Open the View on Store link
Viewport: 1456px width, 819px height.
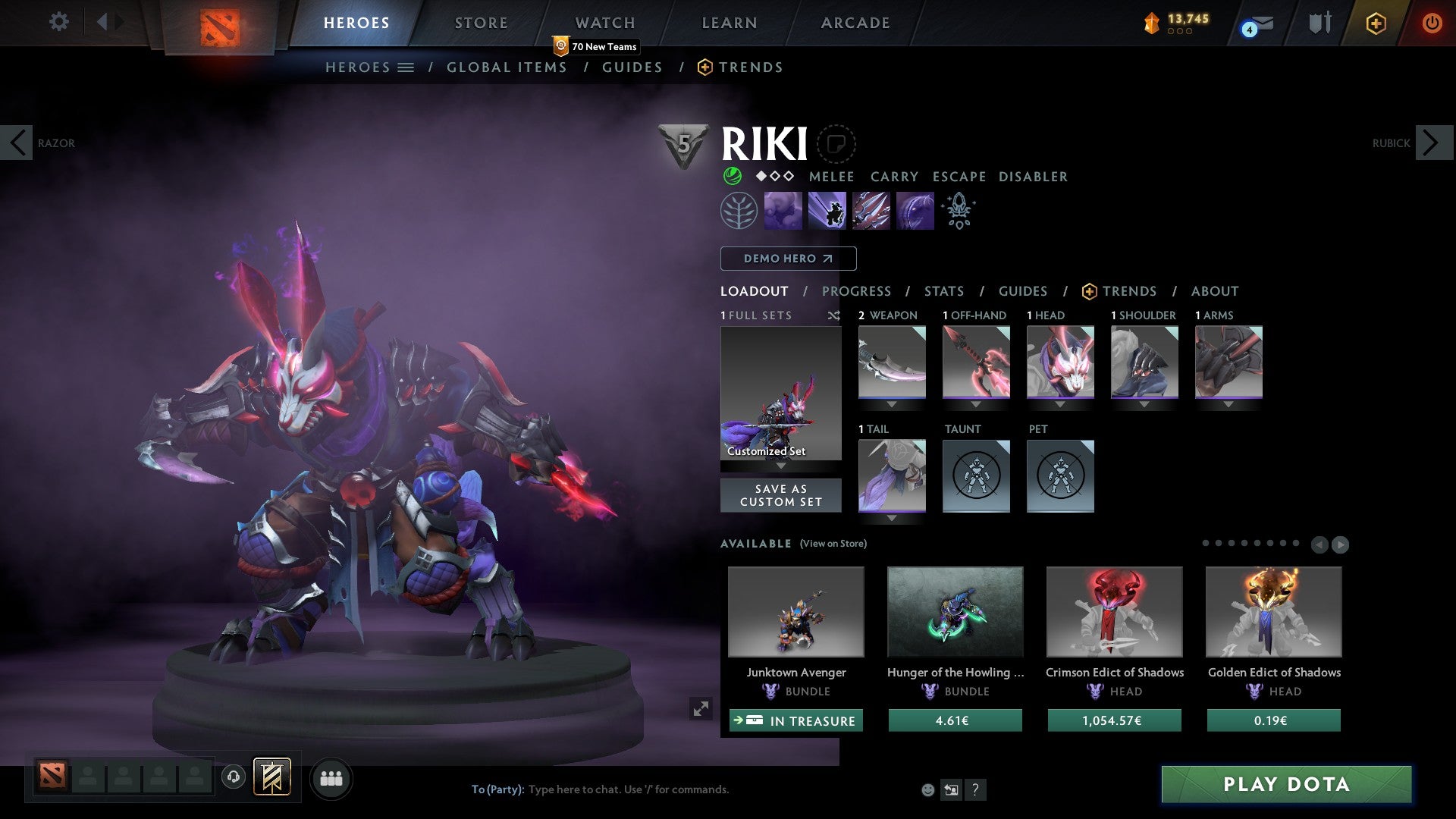833,544
